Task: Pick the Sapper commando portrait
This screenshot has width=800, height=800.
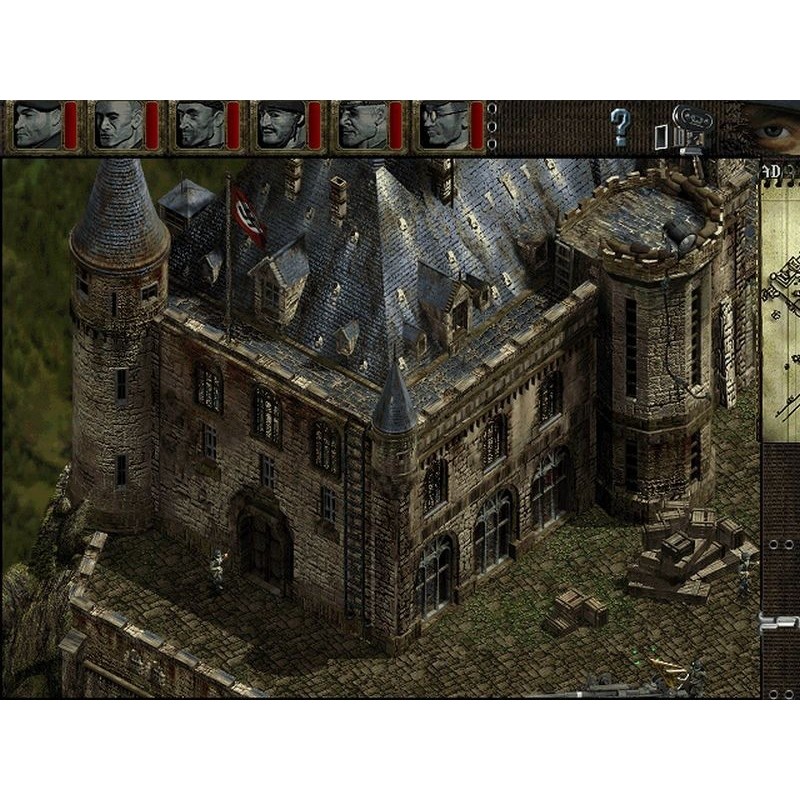Action: pos(282,126)
